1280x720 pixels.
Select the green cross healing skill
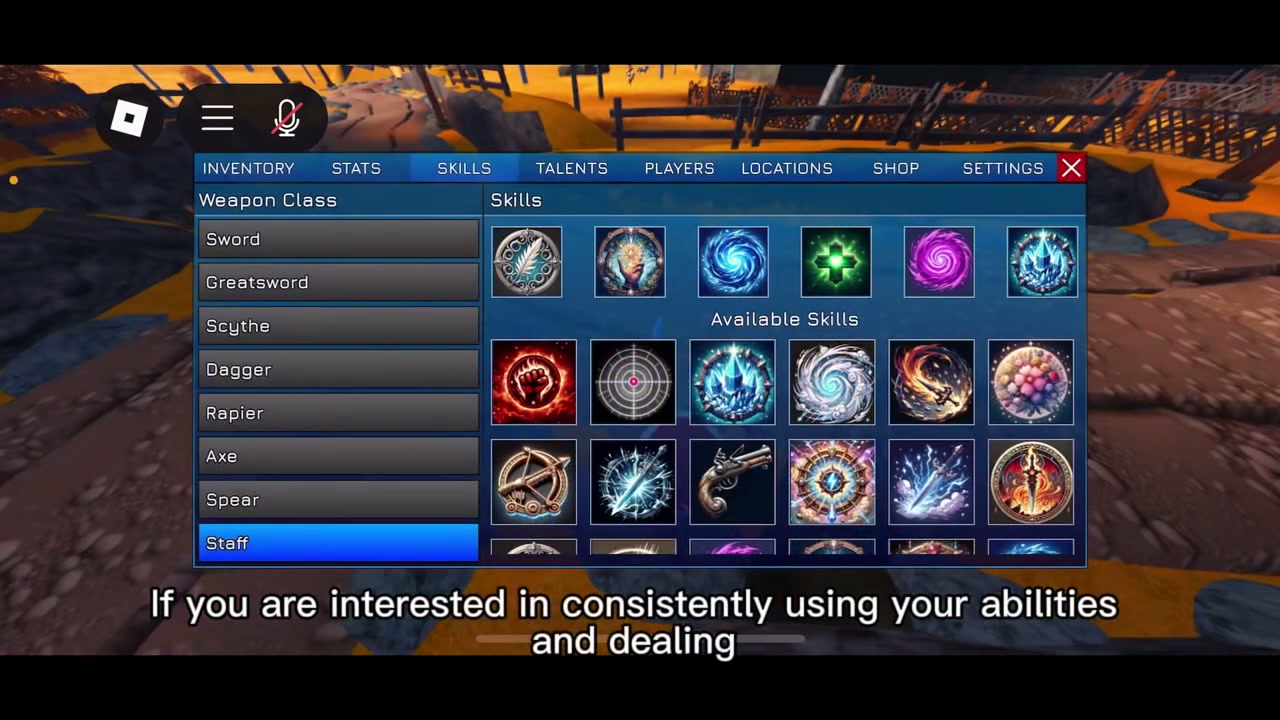[x=836, y=262]
